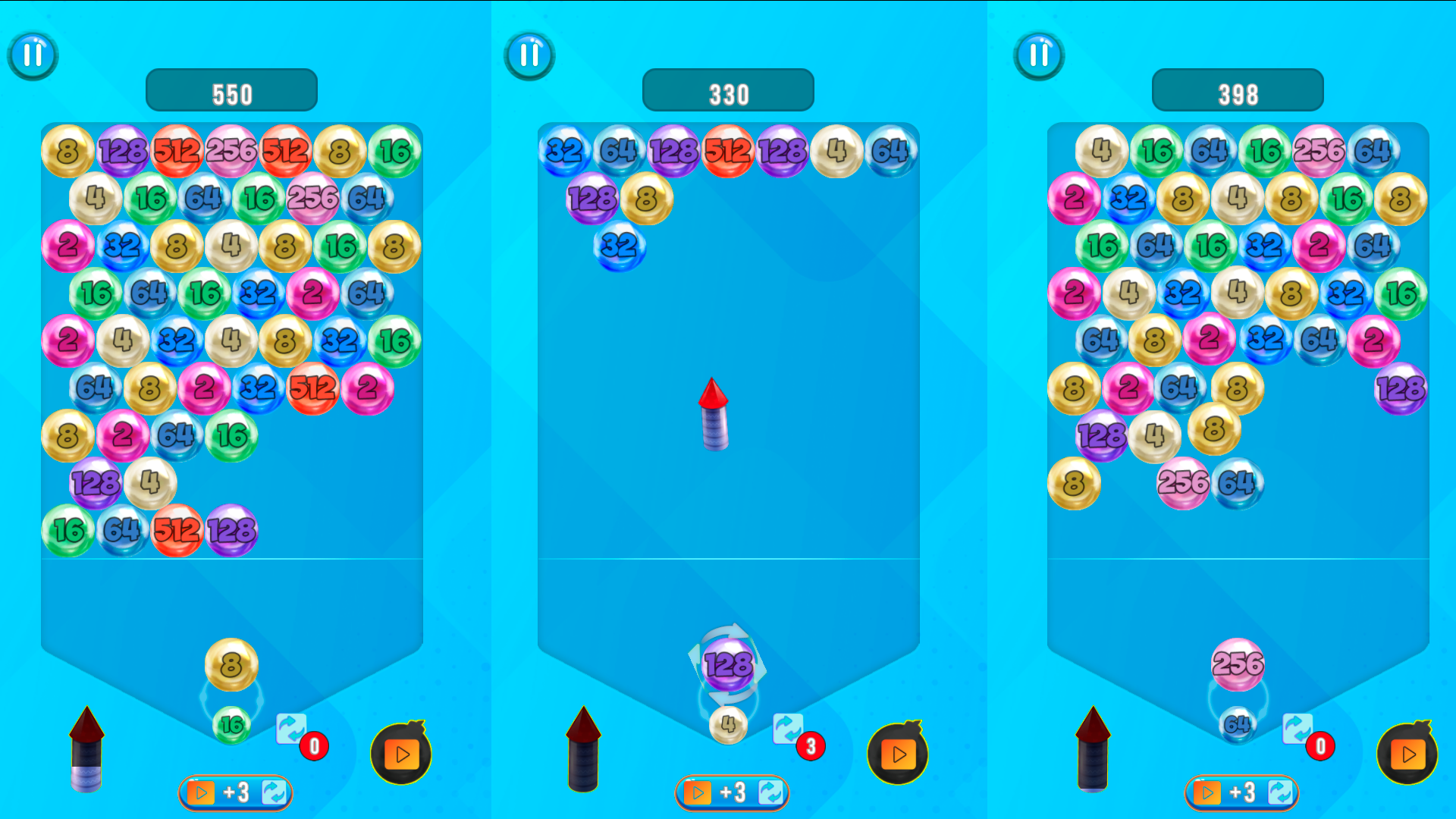Open the swap counter showing 3 remaining
1456x819 pixels.
pos(809,746)
